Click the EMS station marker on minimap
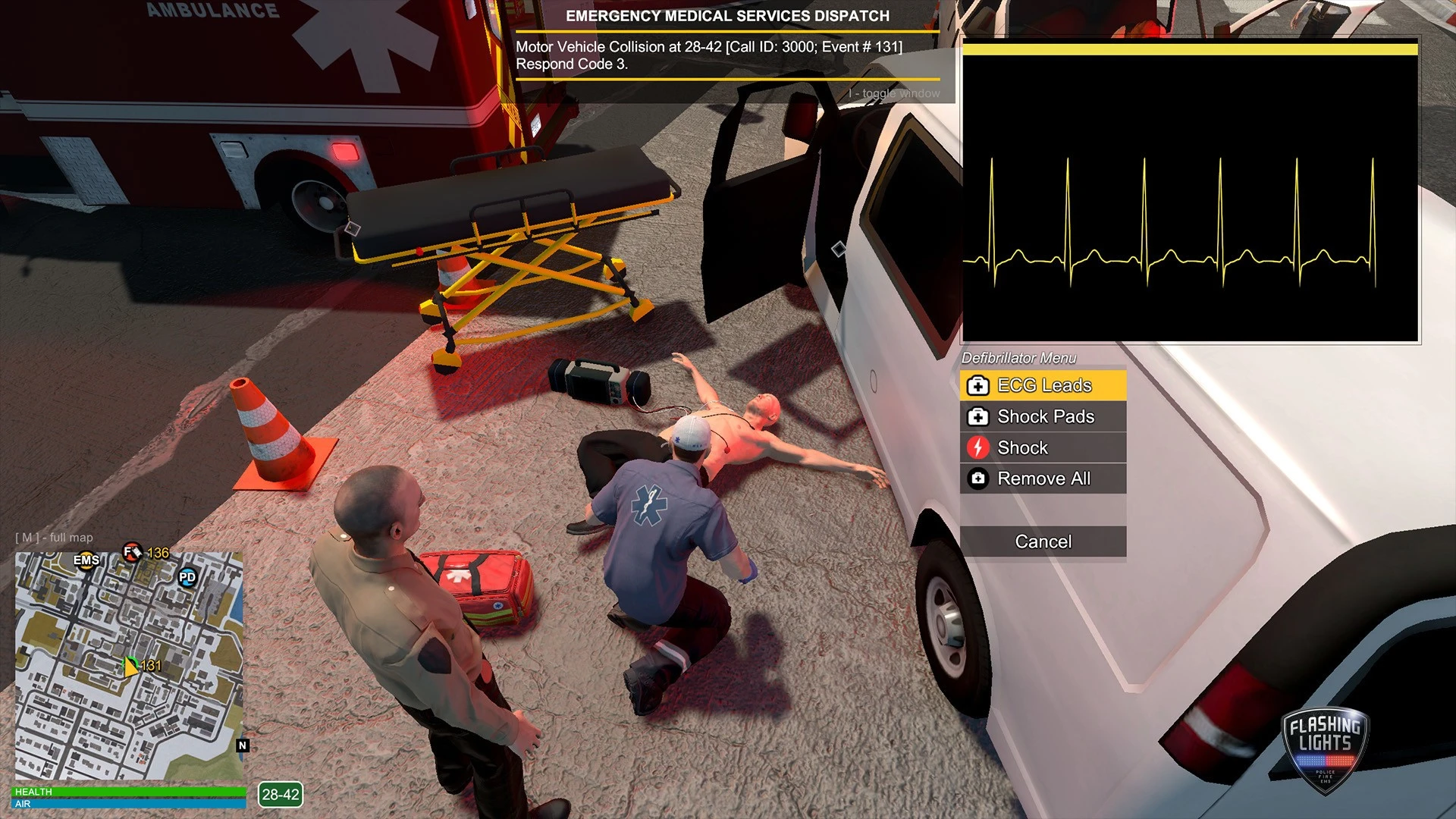 (x=86, y=560)
